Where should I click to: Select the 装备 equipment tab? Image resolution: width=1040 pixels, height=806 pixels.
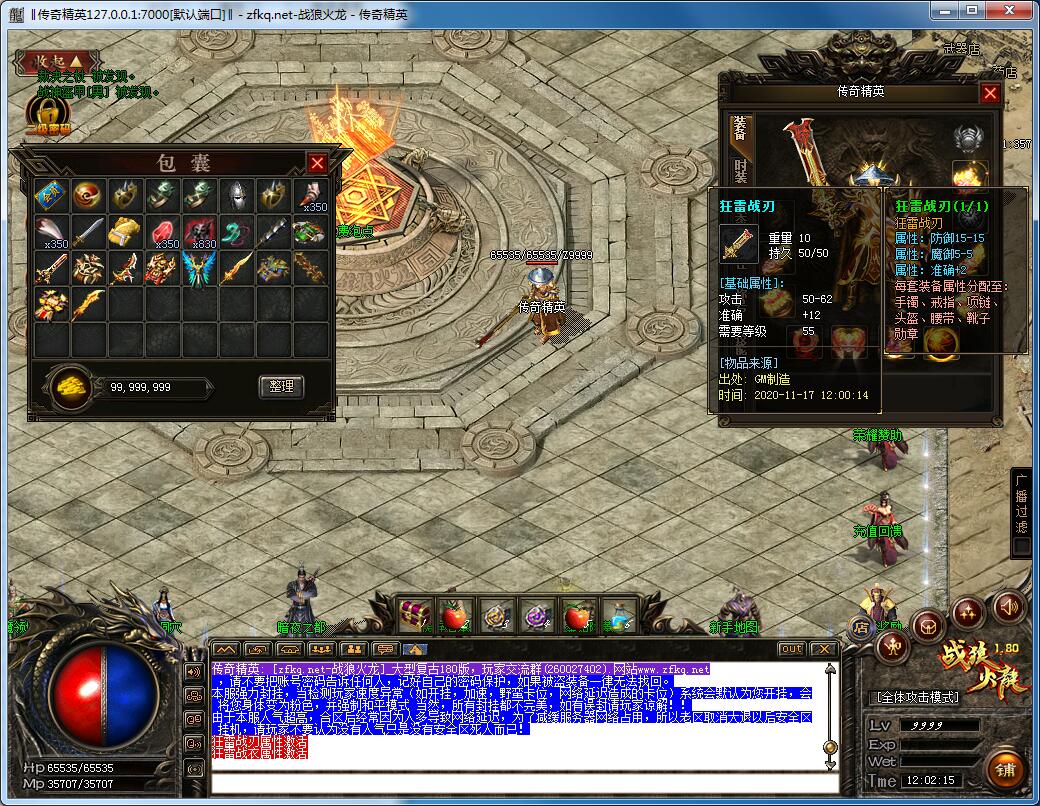(x=740, y=130)
